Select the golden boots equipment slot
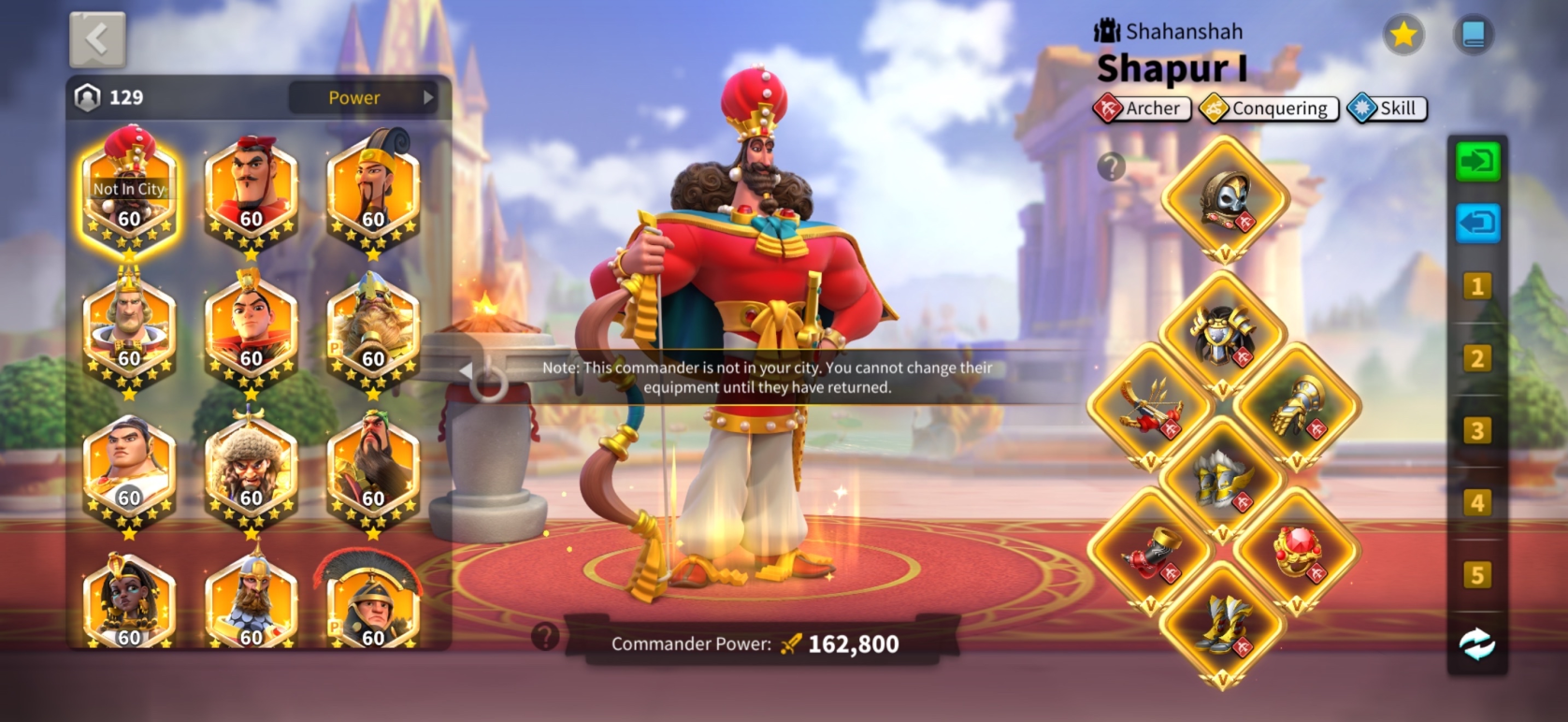The height and width of the screenshot is (722, 1568). [1222, 624]
